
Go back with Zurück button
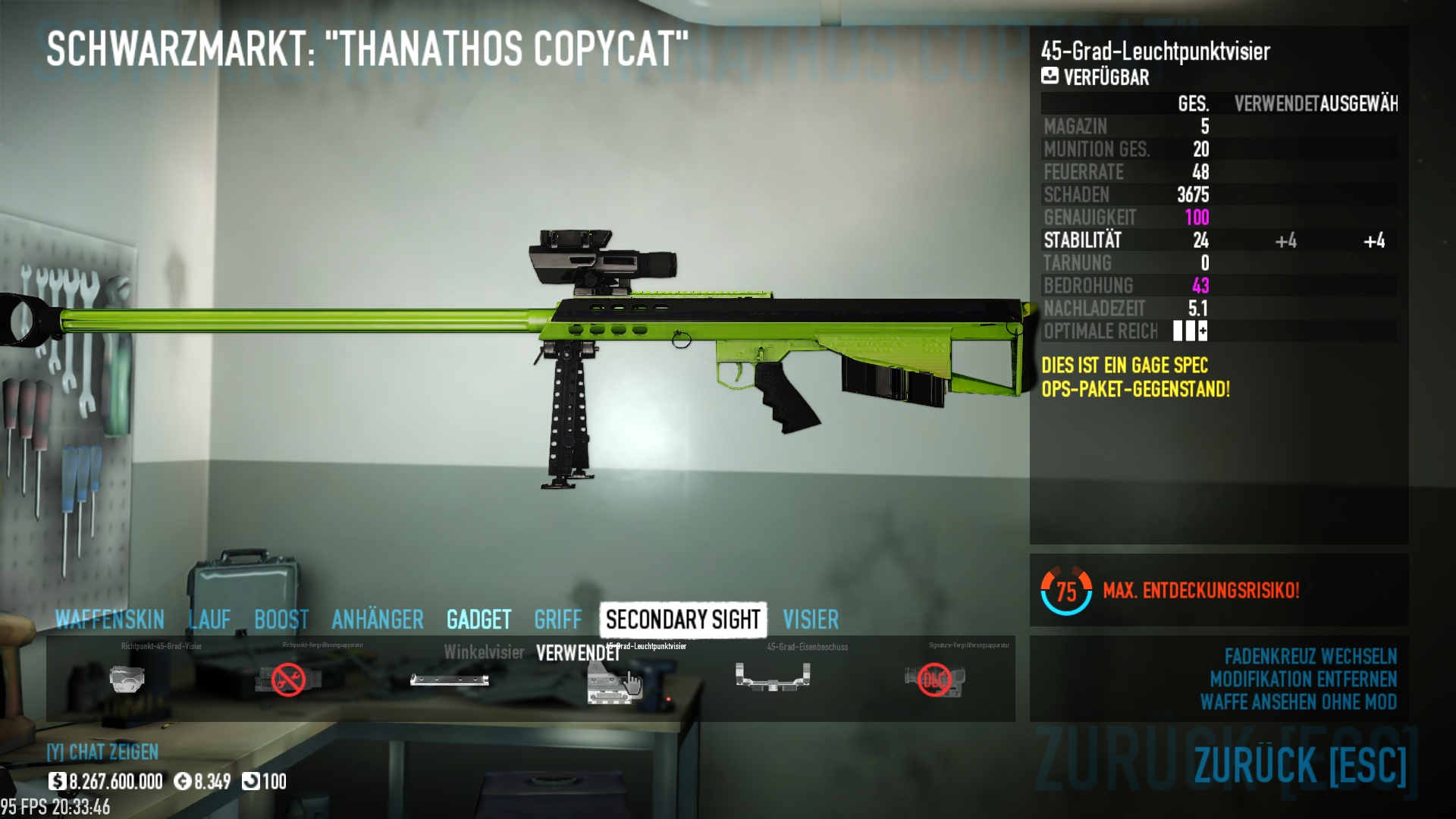(1299, 764)
